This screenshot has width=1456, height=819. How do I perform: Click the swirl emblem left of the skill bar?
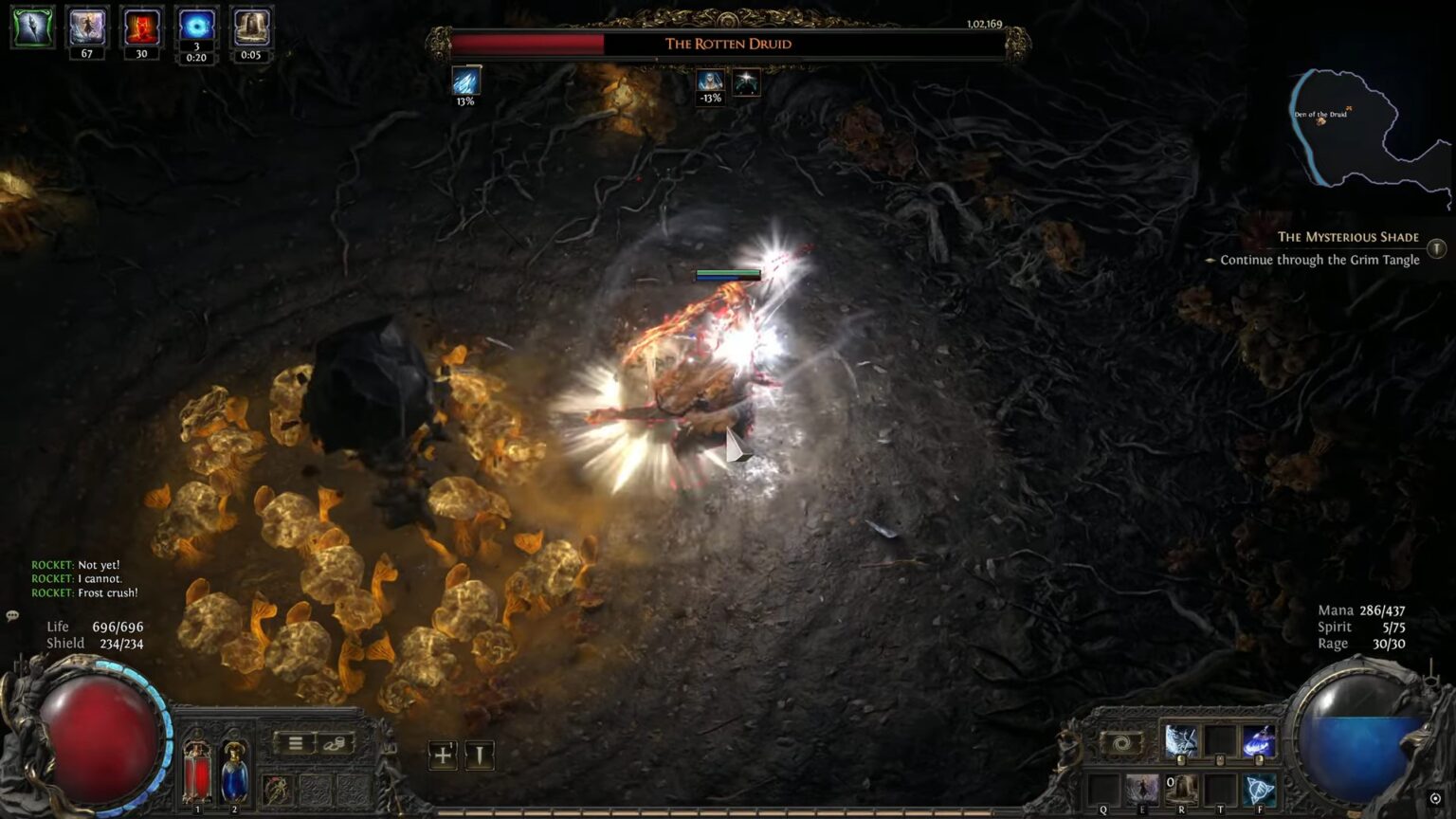pos(1123,742)
